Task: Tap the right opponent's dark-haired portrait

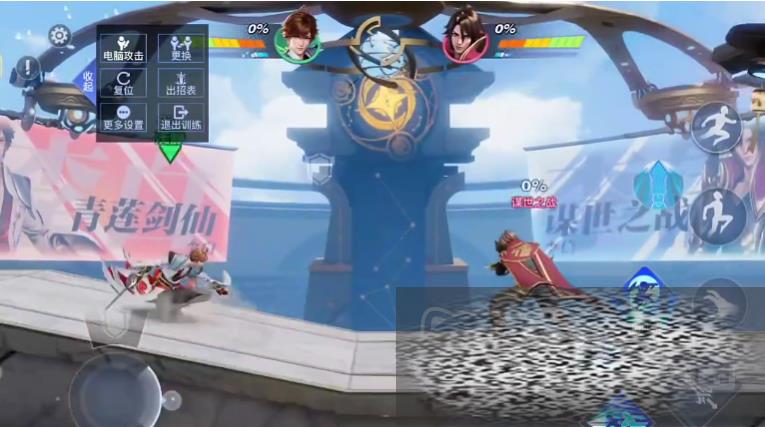Action: click(x=466, y=37)
